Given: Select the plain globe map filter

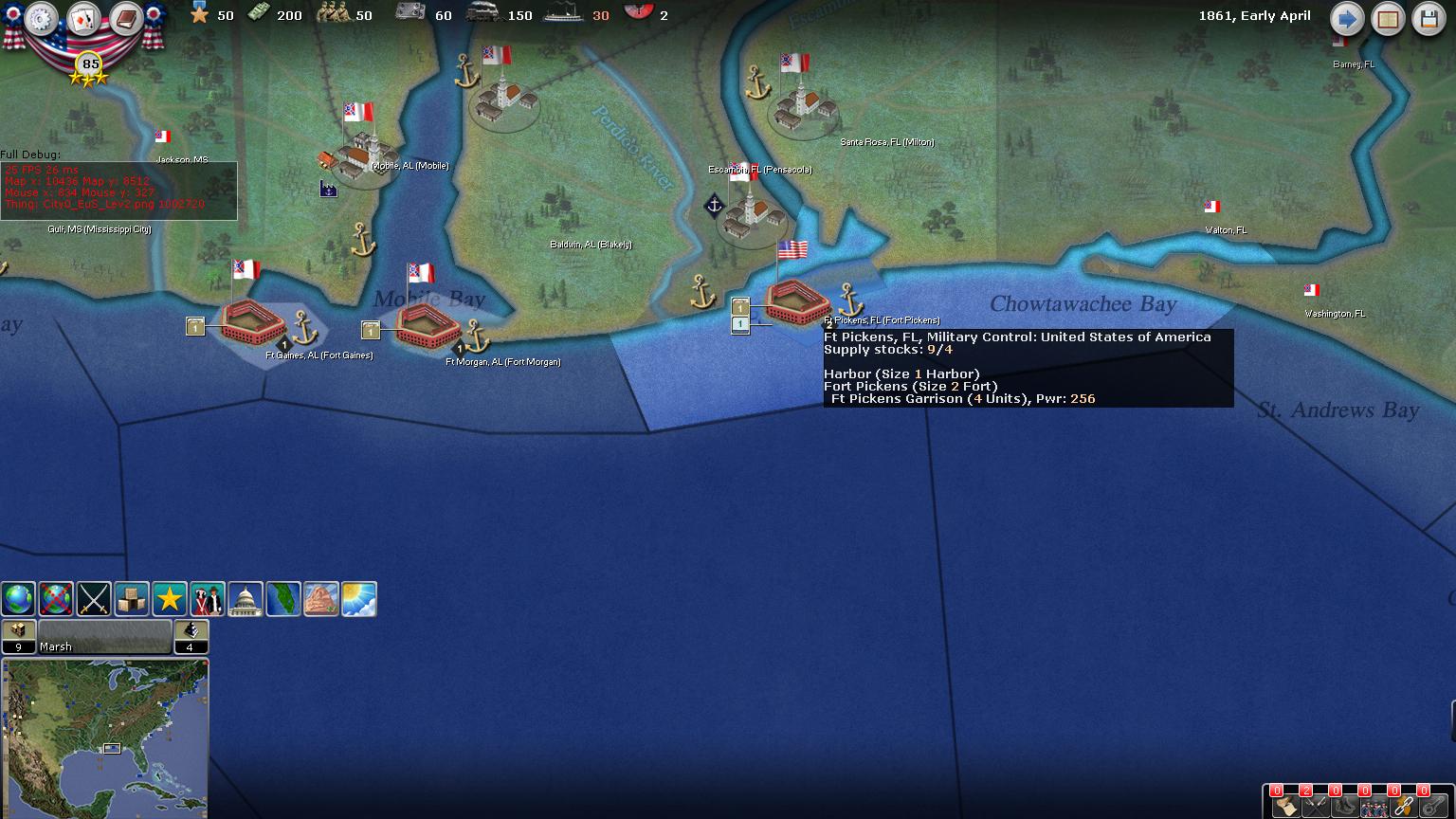Looking at the screenshot, I should pyautogui.click(x=18, y=599).
